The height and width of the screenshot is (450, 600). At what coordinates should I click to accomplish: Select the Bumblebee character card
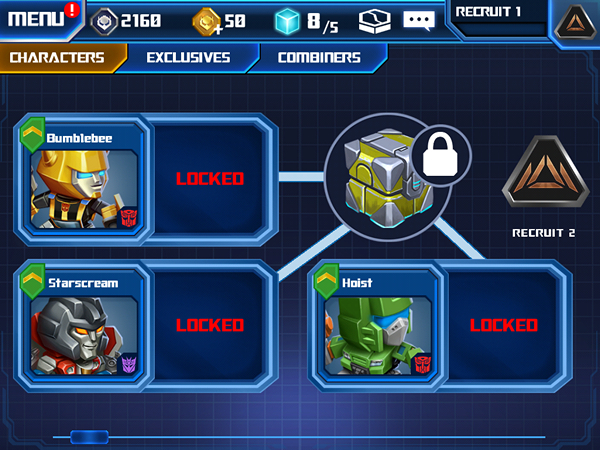[83, 179]
